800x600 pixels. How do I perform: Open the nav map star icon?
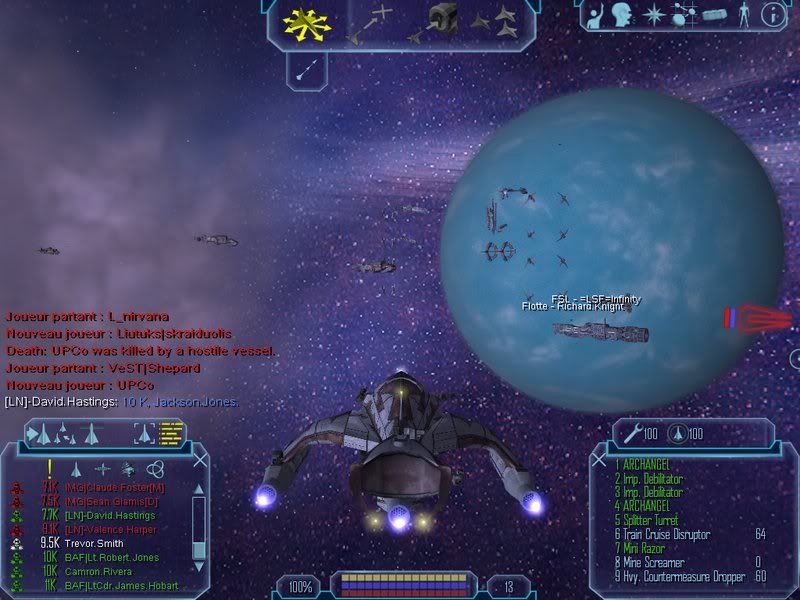pos(652,14)
